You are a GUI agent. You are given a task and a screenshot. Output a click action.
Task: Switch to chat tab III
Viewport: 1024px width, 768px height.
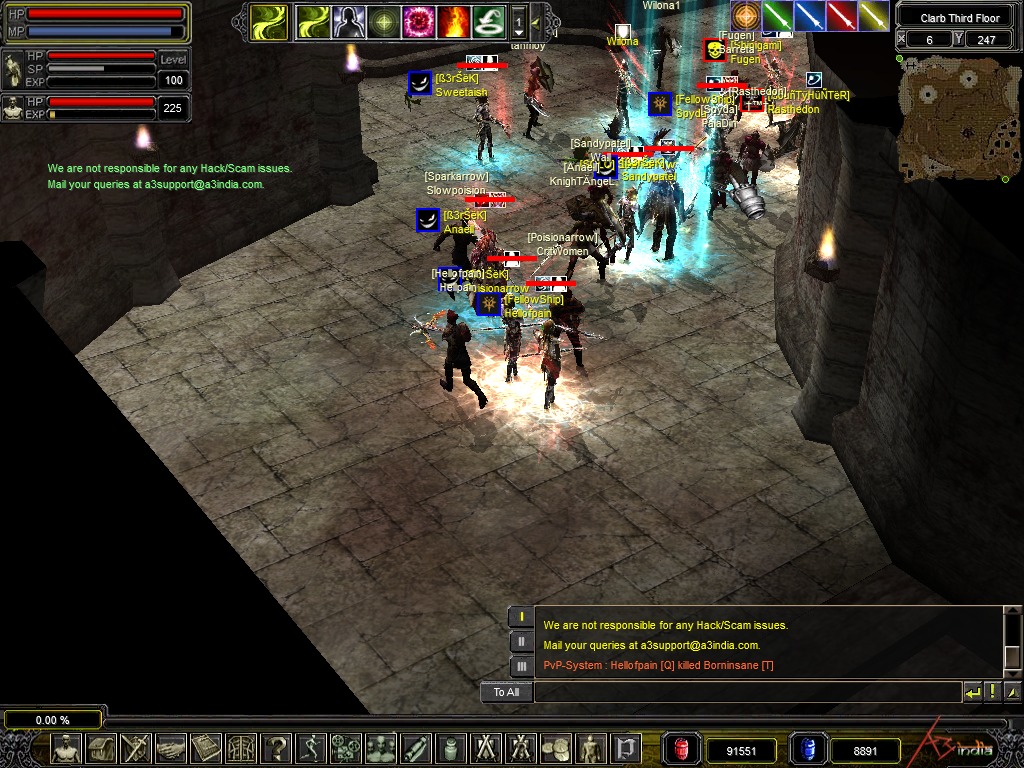pos(521,666)
